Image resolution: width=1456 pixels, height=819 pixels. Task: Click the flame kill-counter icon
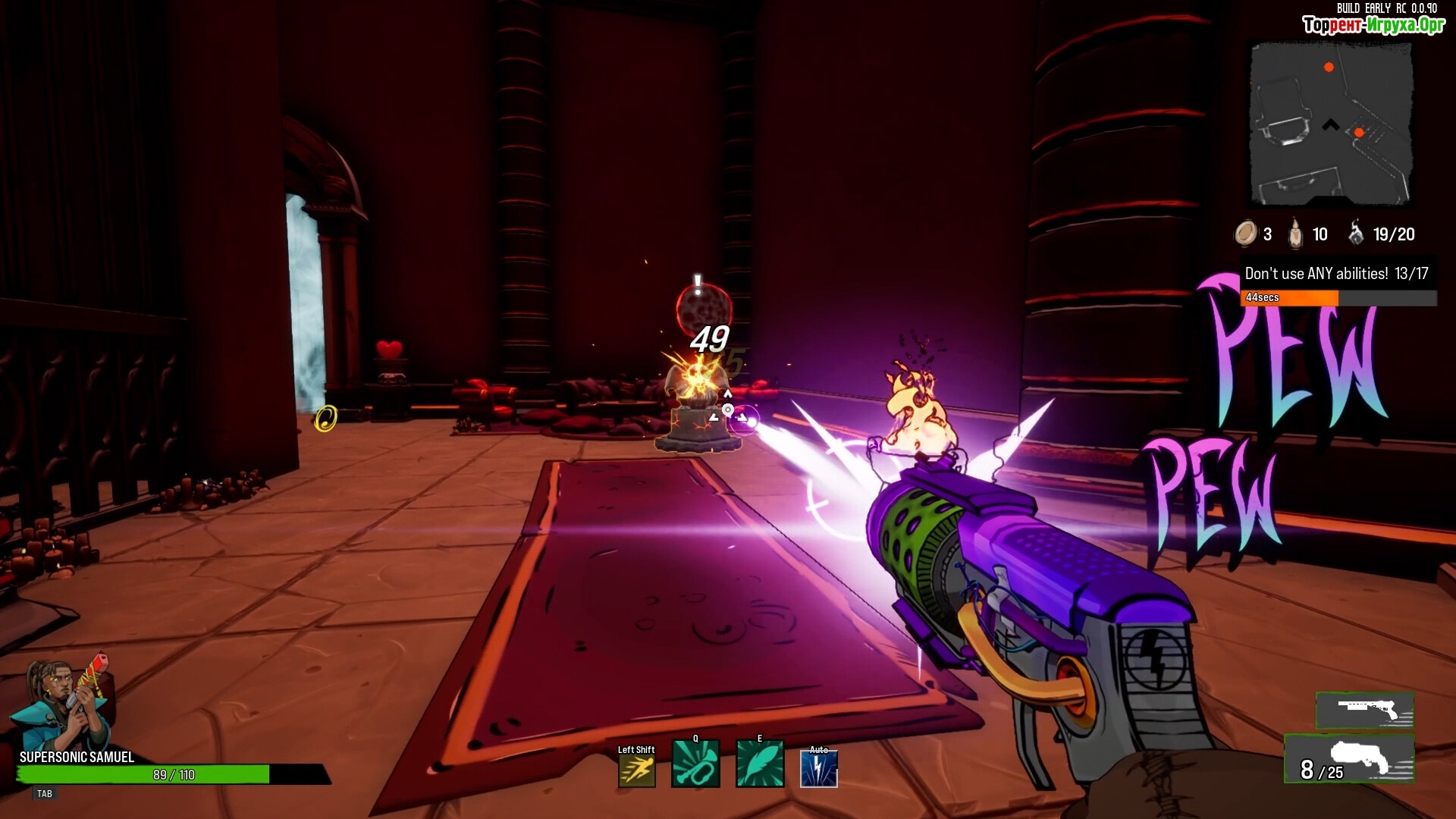(x=1356, y=233)
